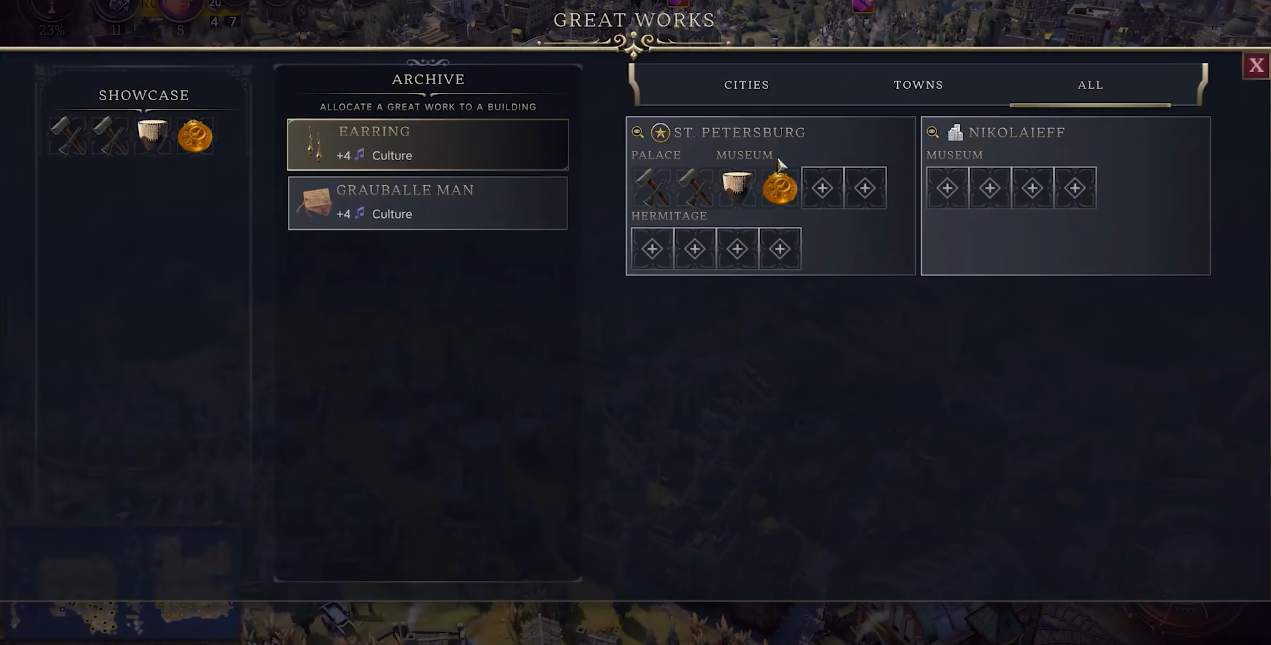Select the Earring great work in Archive
This screenshot has height=645, width=1271.
pos(428,144)
